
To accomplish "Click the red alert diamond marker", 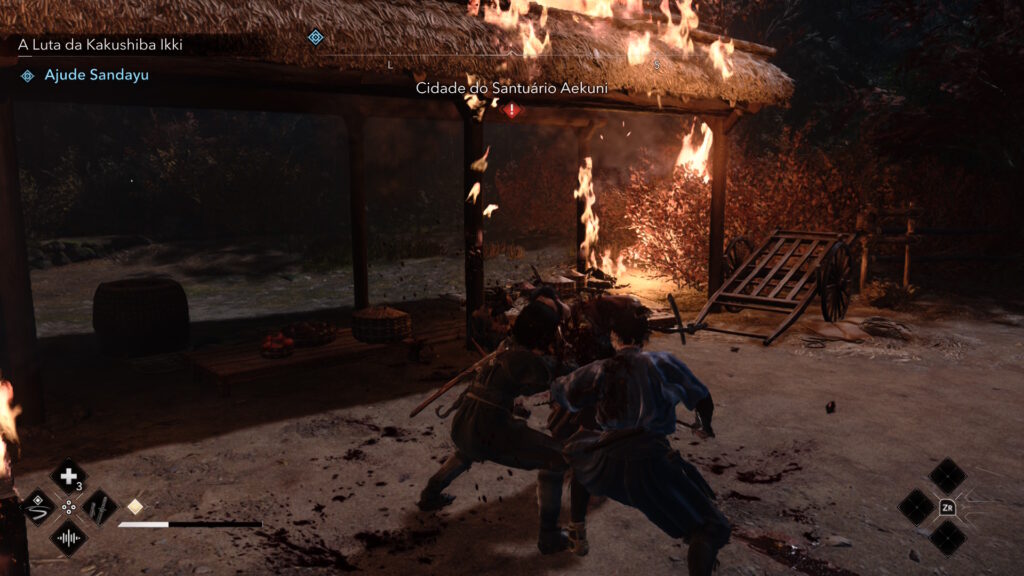I will [512, 110].
